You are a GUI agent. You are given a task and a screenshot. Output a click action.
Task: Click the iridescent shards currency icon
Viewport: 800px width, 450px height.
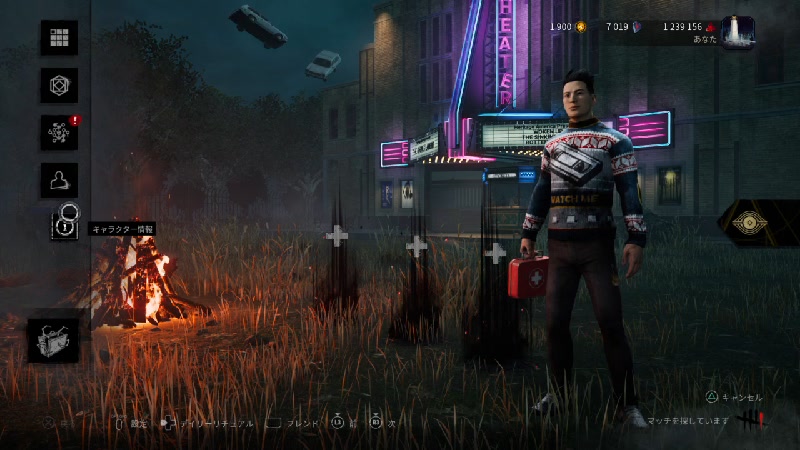pos(637,26)
